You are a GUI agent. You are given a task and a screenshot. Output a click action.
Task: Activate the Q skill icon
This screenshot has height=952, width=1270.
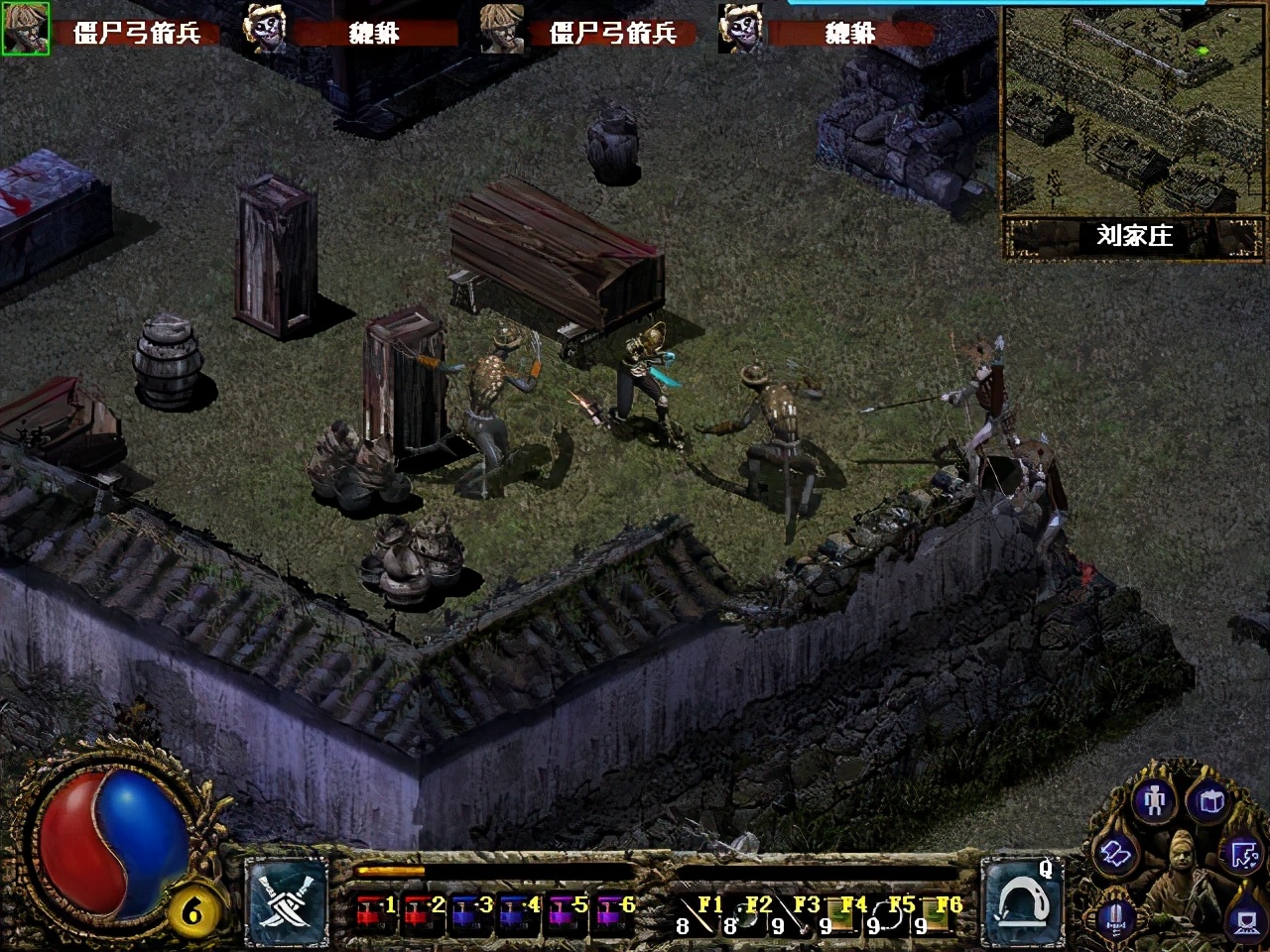click(1022, 900)
